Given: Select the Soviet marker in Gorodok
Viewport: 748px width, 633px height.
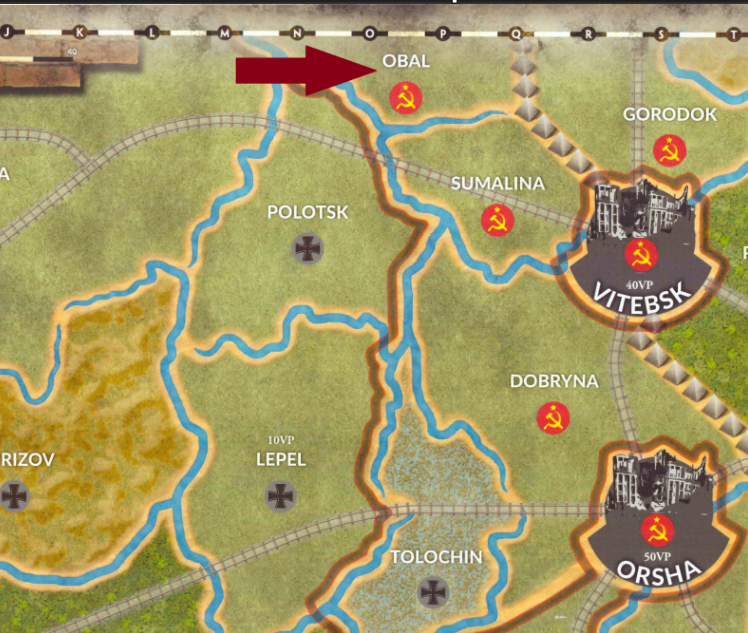Looking at the screenshot, I should pyautogui.click(x=669, y=151).
